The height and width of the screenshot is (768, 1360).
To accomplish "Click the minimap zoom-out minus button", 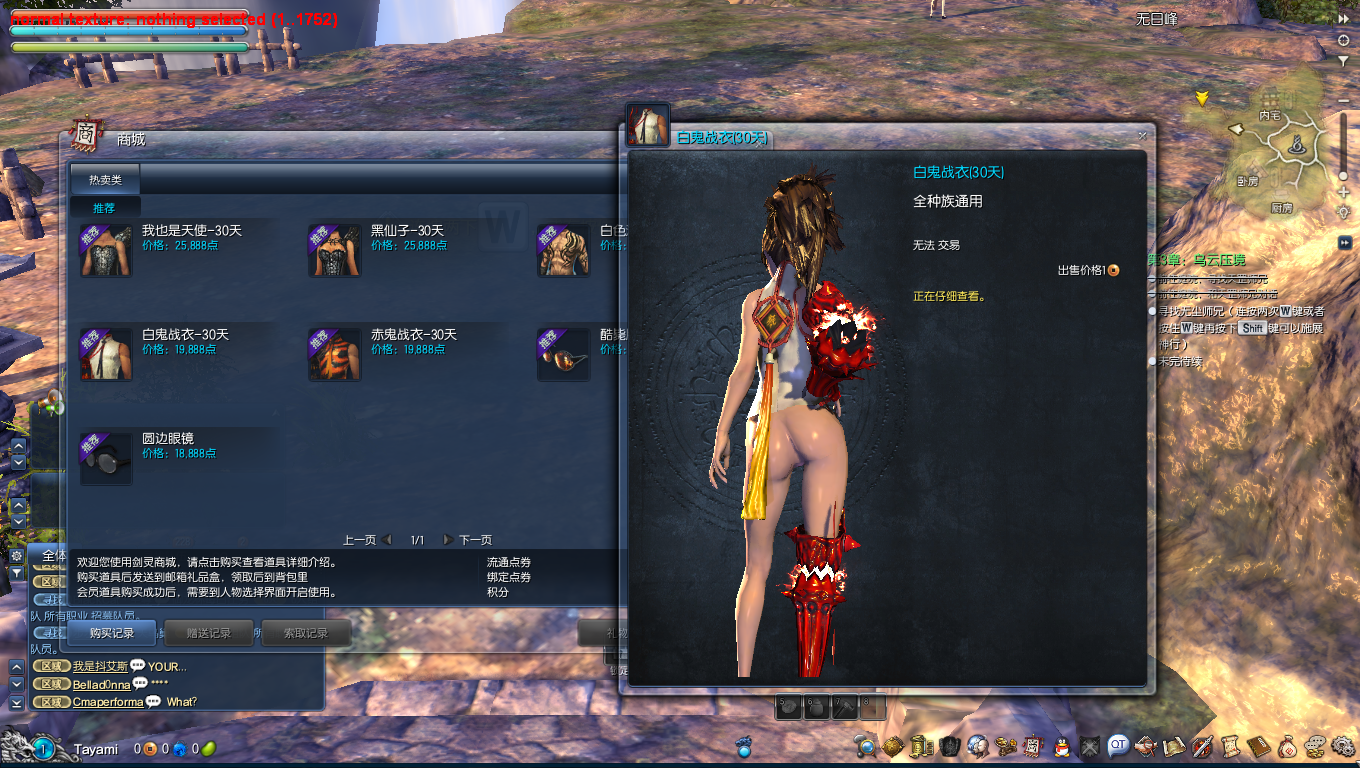I will pos(1343,102).
